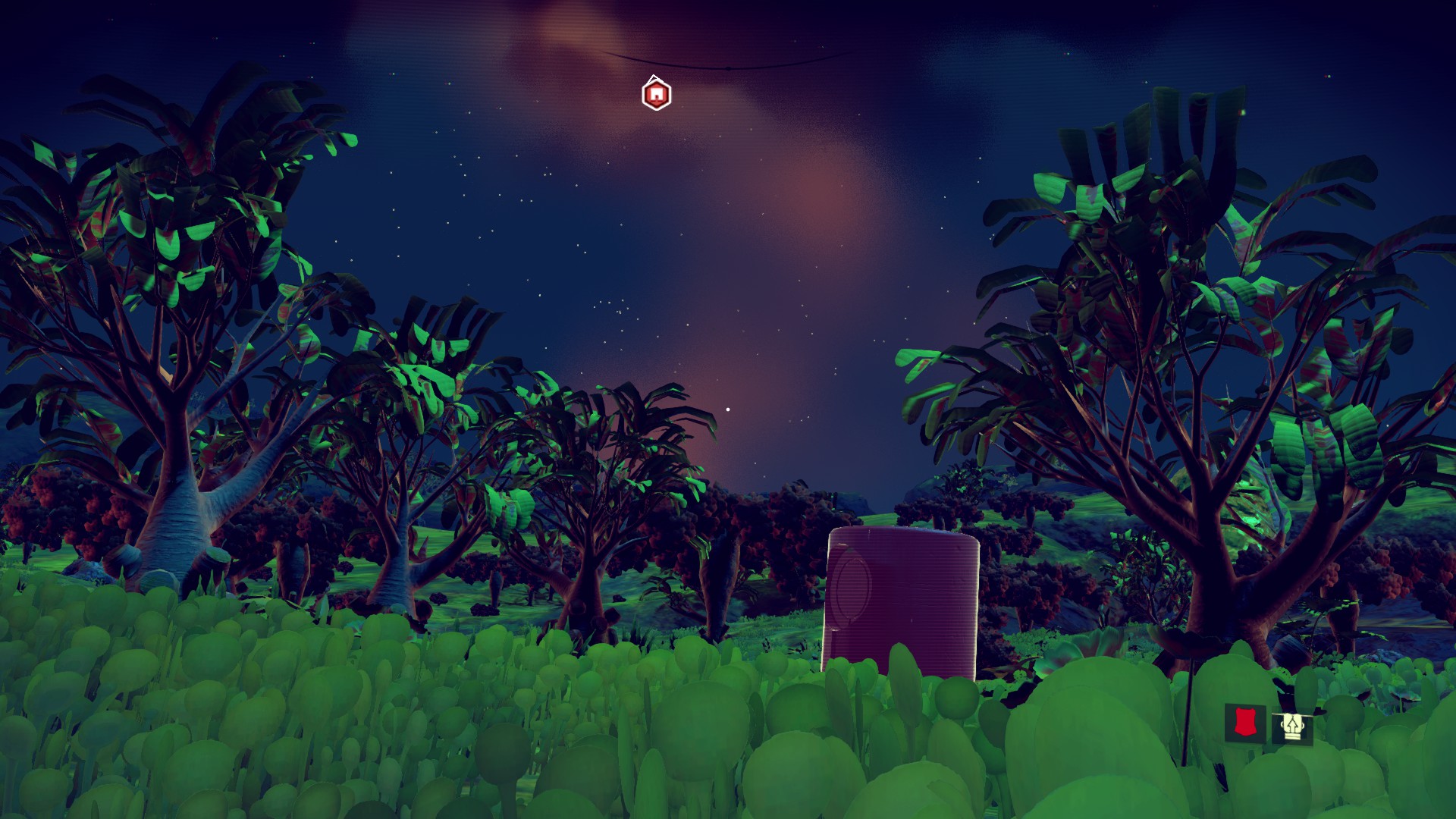Click the red shield icon
This screenshot has width=1456, height=819.
tap(1244, 723)
